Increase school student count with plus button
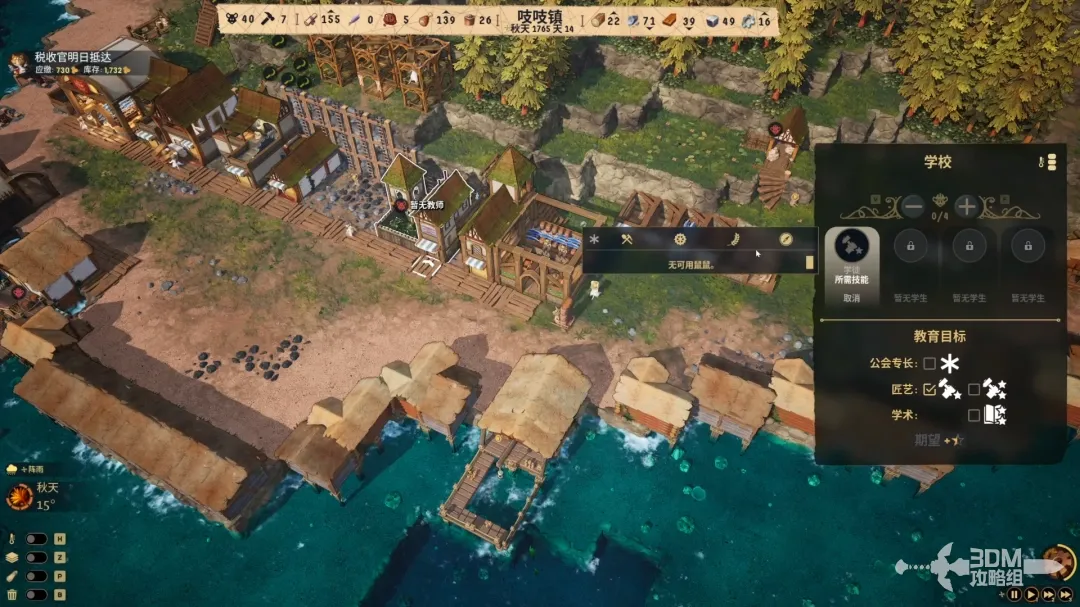The image size is (1080, 607). (x=966, y=207)
